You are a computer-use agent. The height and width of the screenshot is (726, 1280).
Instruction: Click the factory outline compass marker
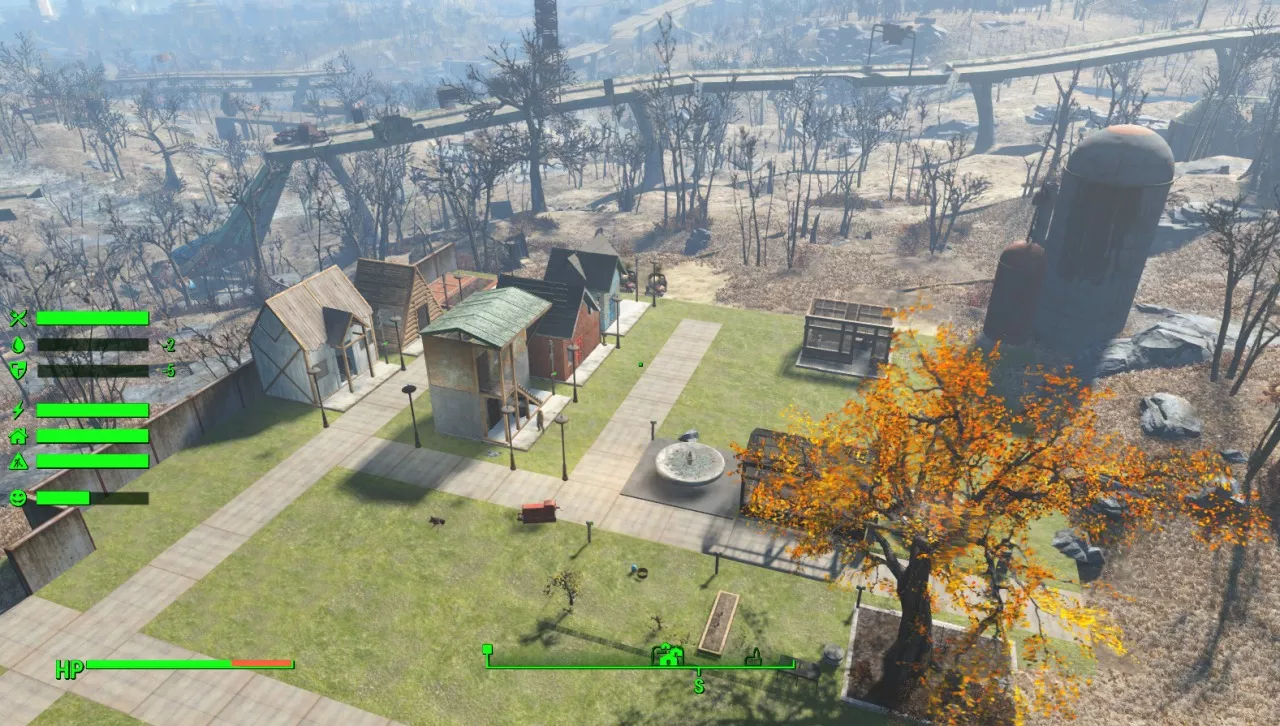tap(753, 657)
